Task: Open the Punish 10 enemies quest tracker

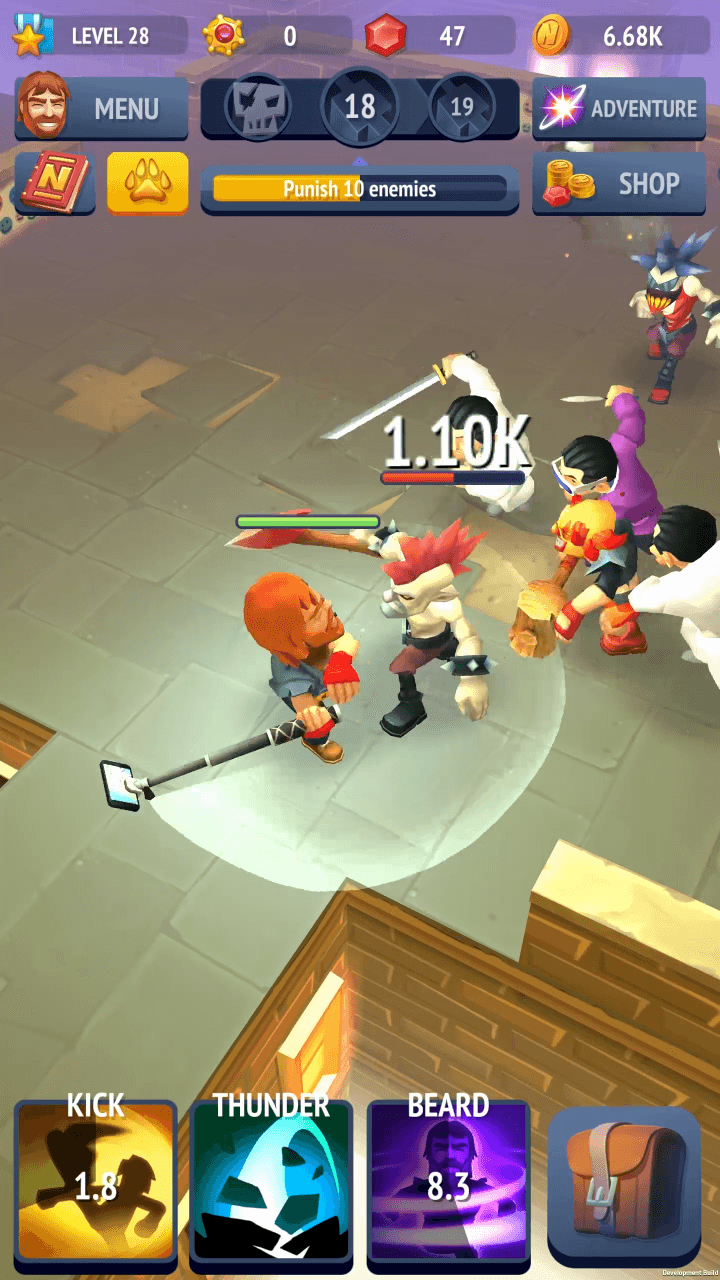Action: (360, 189)
